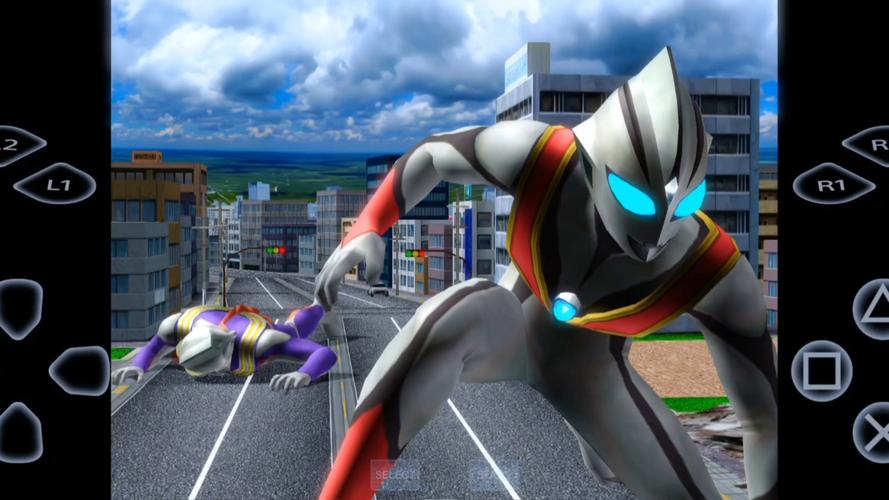Tap the square face button
889x500 pixels.
click(x=822, y=371)
